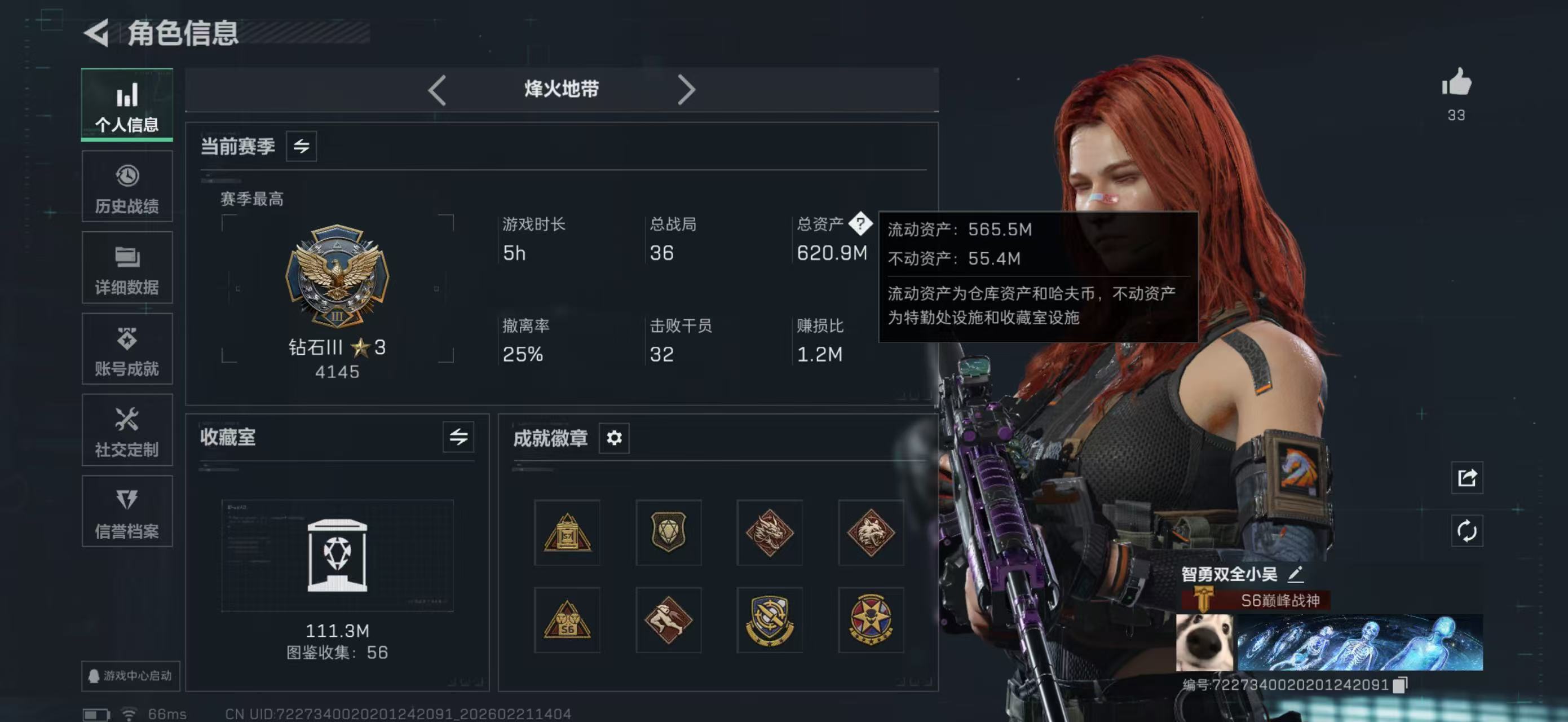Open 账号成就 from the sidebar
This screenshot has height=722, width=1568.
click(127, 349)
